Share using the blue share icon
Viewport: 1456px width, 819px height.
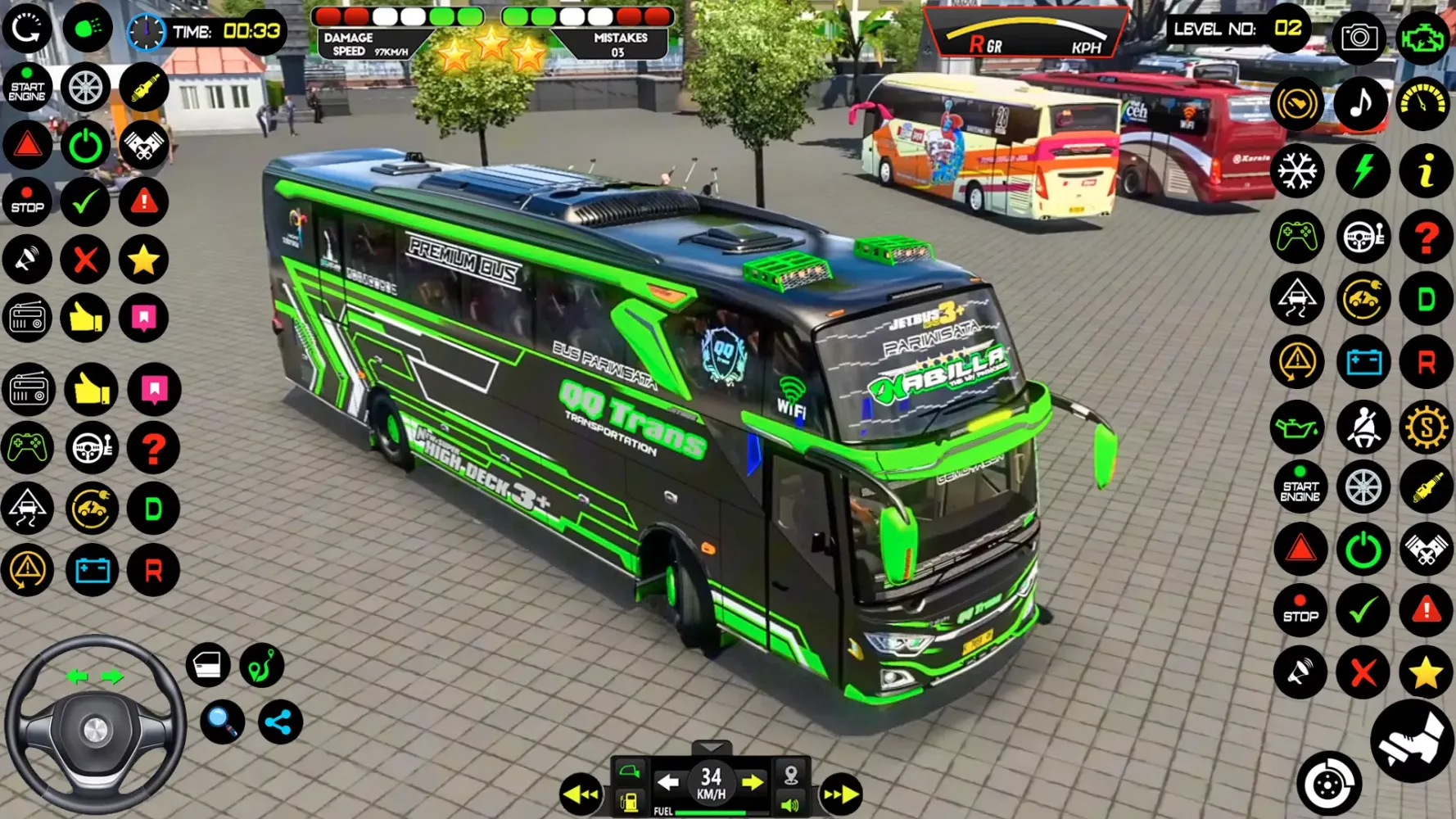[x=280, y=722]
